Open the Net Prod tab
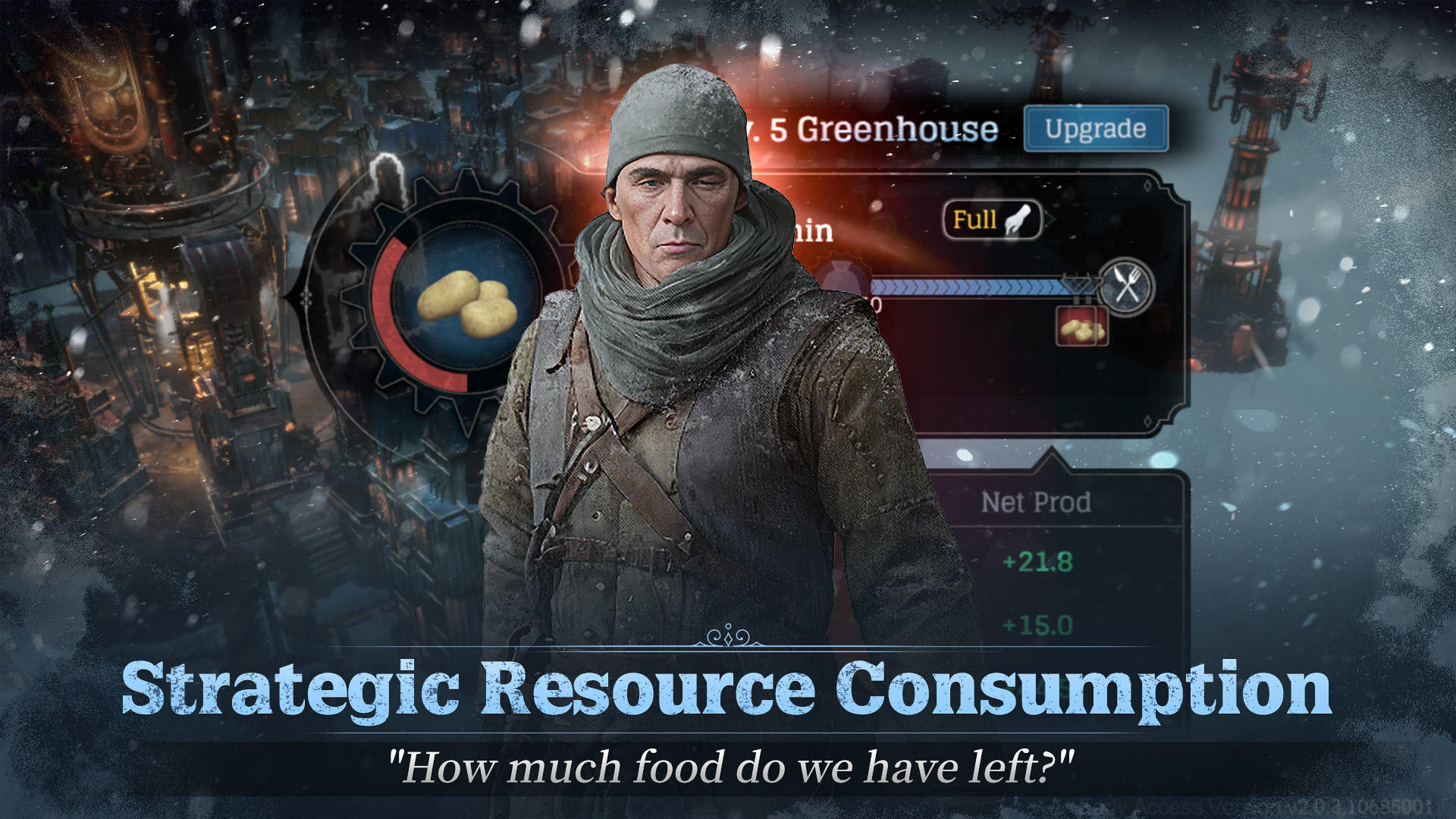This screenshot has height=819, width=1456. point(1037,502)
